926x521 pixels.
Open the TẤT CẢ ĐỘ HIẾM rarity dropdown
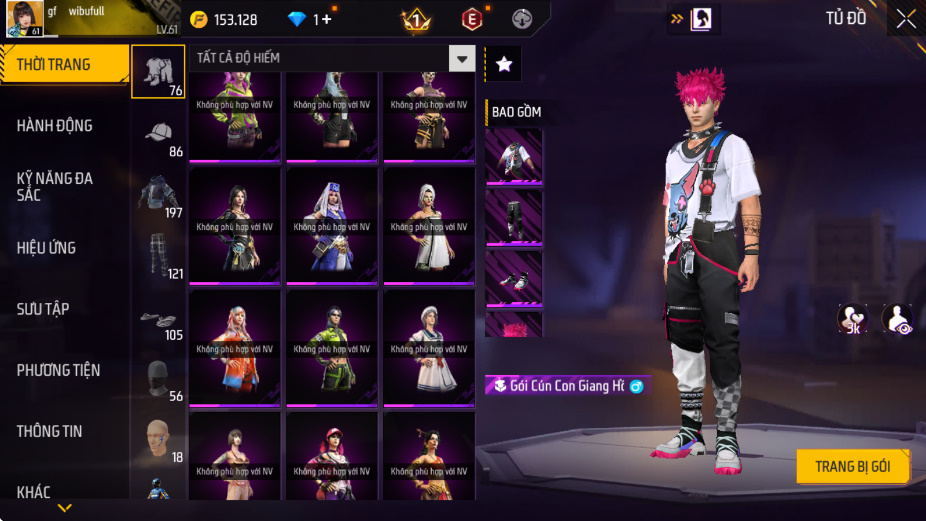pyautogui.click(x=461, y=59)
